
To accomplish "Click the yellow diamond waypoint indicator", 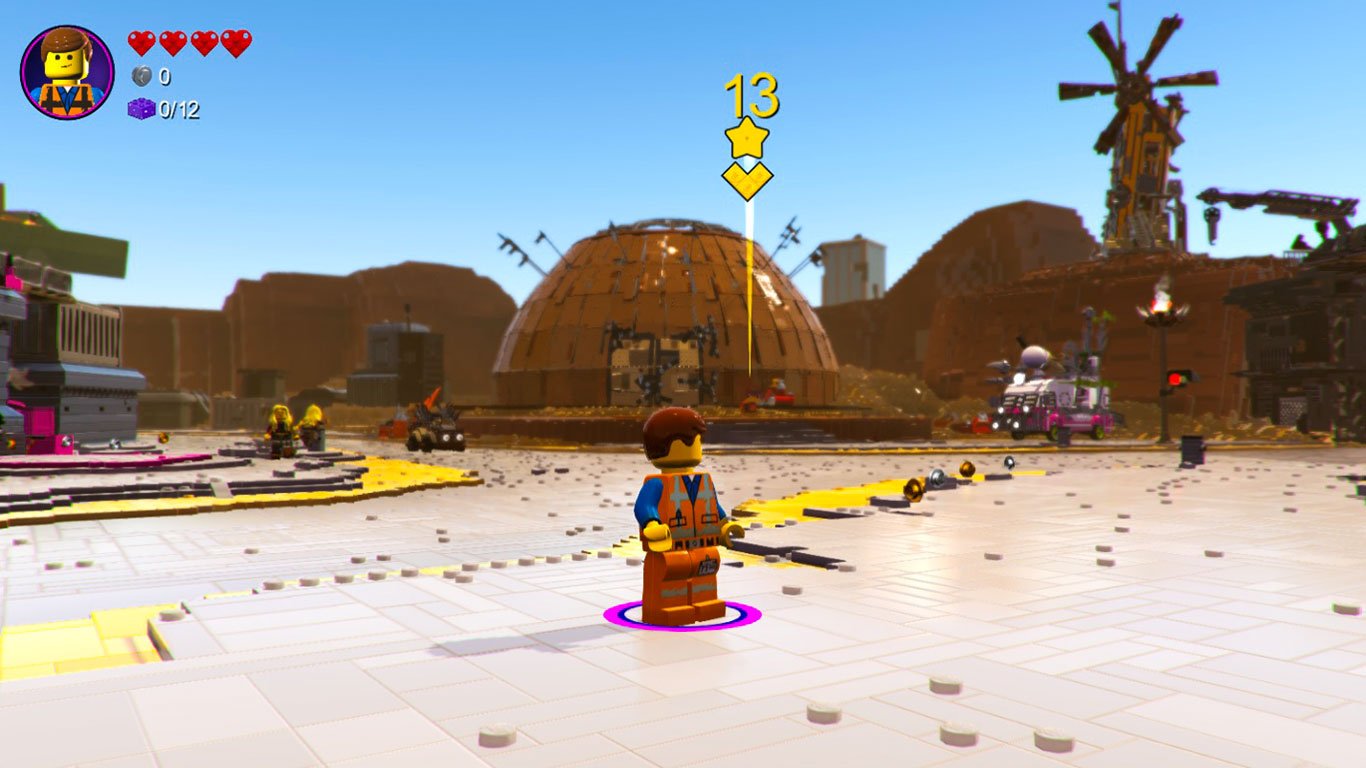I will (748, 180).
